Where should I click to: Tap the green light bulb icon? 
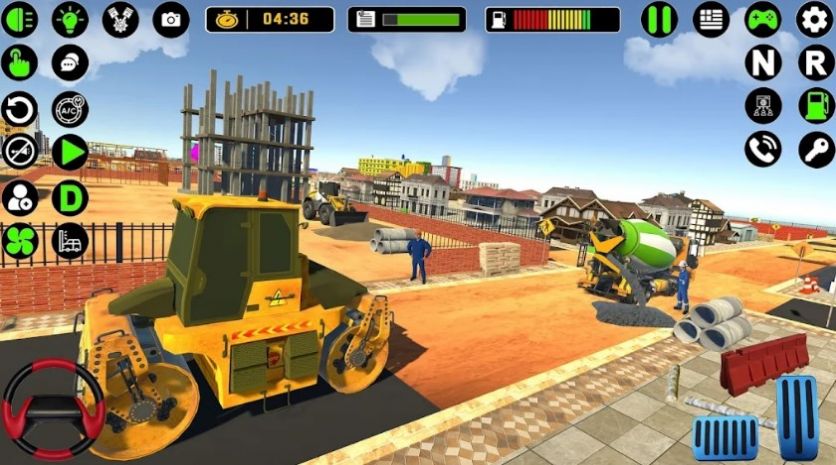point(70,20)
